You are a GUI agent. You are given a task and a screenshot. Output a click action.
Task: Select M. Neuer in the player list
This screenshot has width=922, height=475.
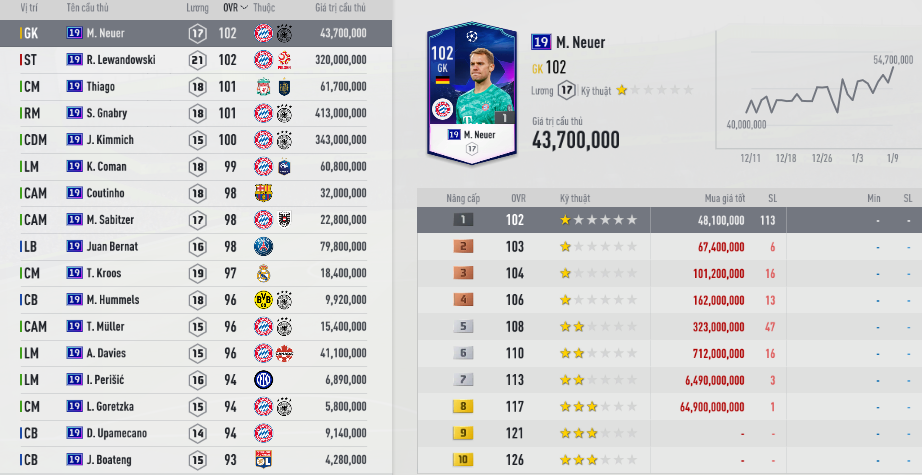point(110,33)
